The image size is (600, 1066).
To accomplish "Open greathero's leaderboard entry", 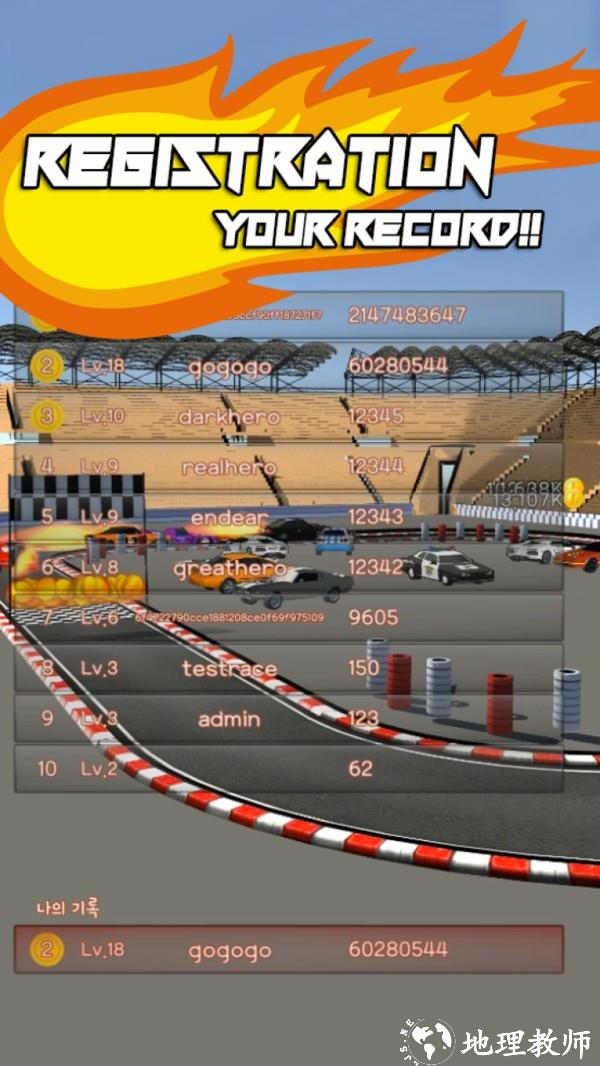I will click(288, 568).
